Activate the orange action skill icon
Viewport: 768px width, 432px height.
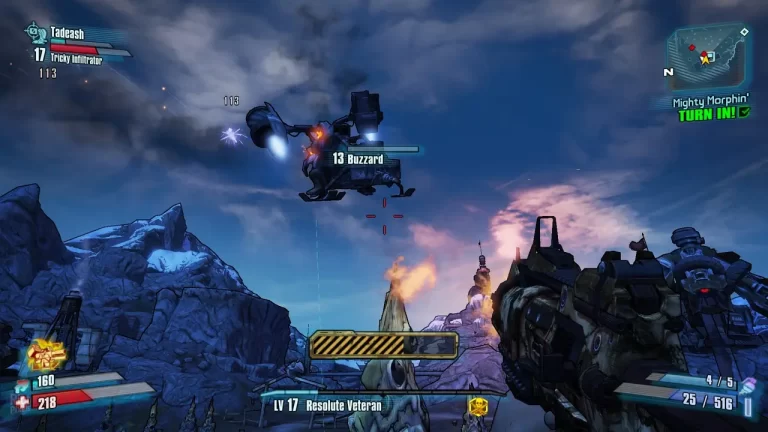pyautogui.click(x=45, y=354)
